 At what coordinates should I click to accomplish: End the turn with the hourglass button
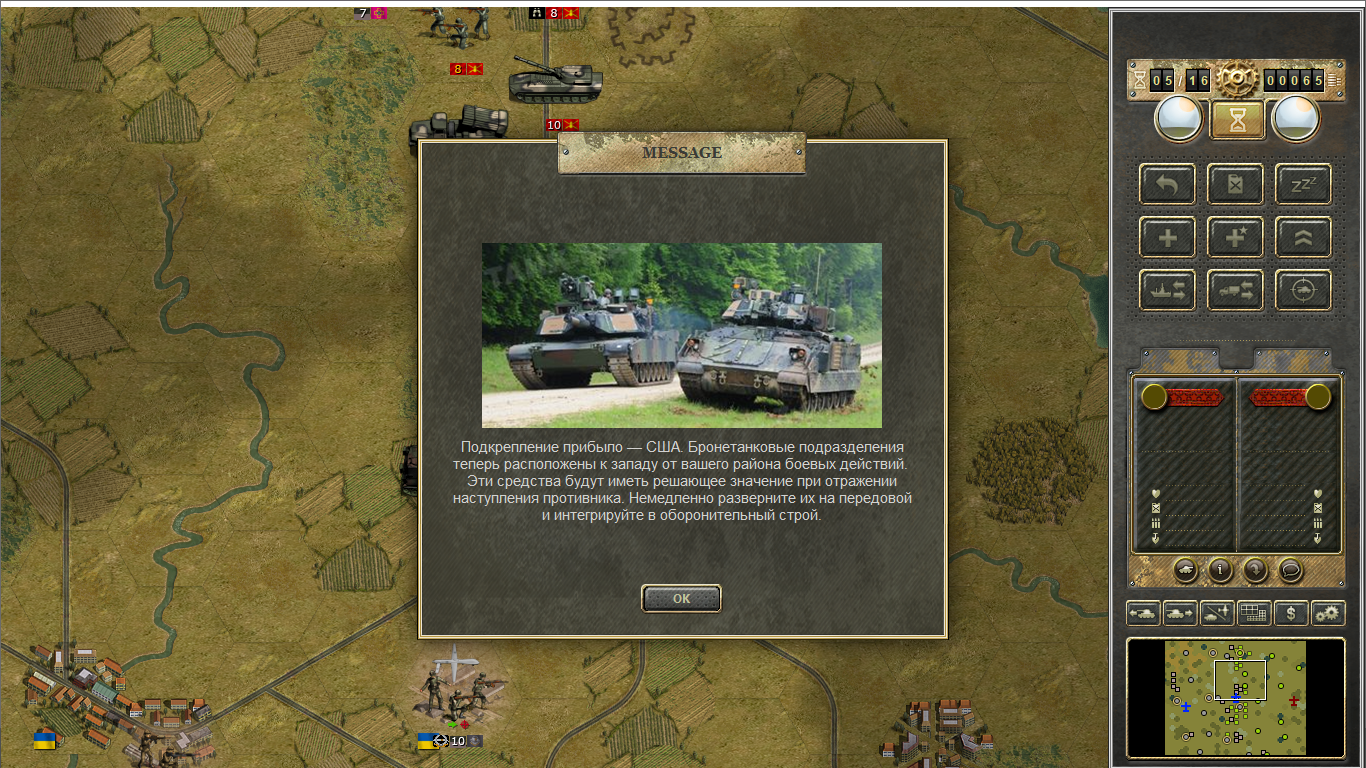click(x=1238, y=120)
